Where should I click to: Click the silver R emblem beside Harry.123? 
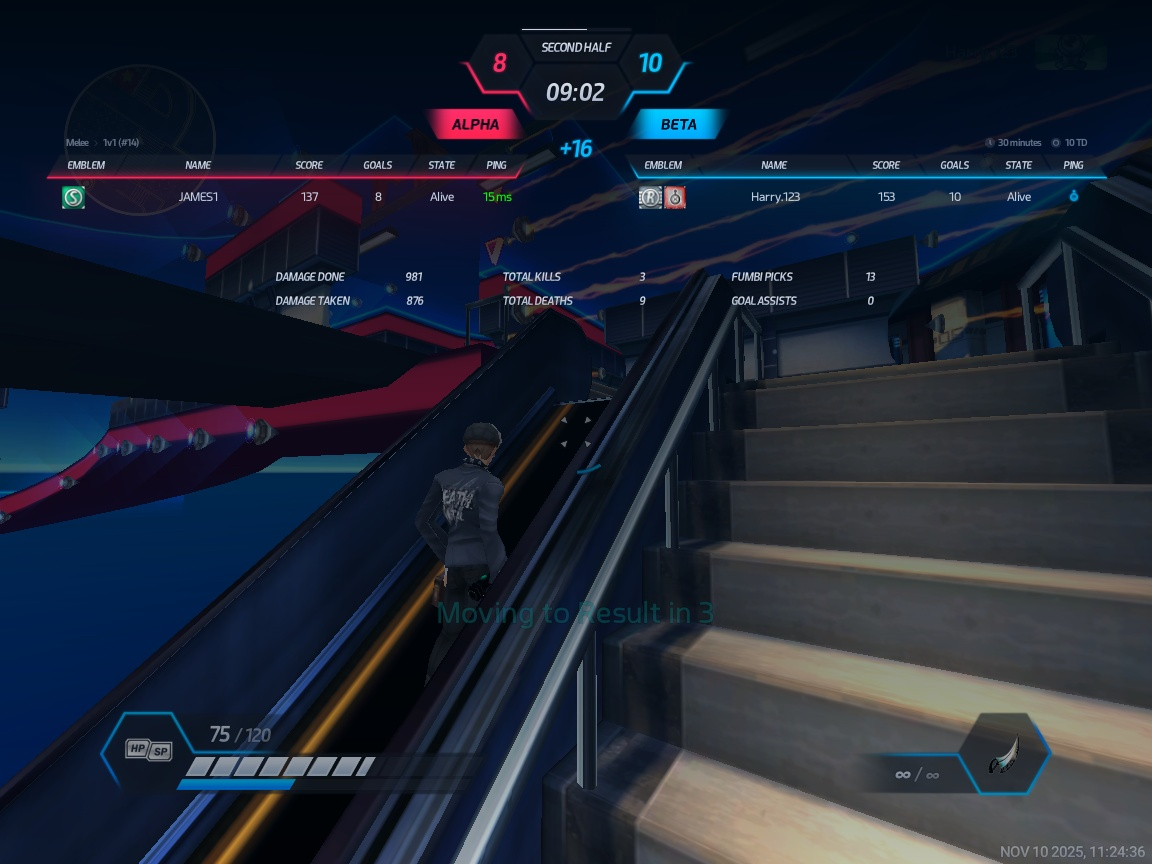(x=651, y=197)
